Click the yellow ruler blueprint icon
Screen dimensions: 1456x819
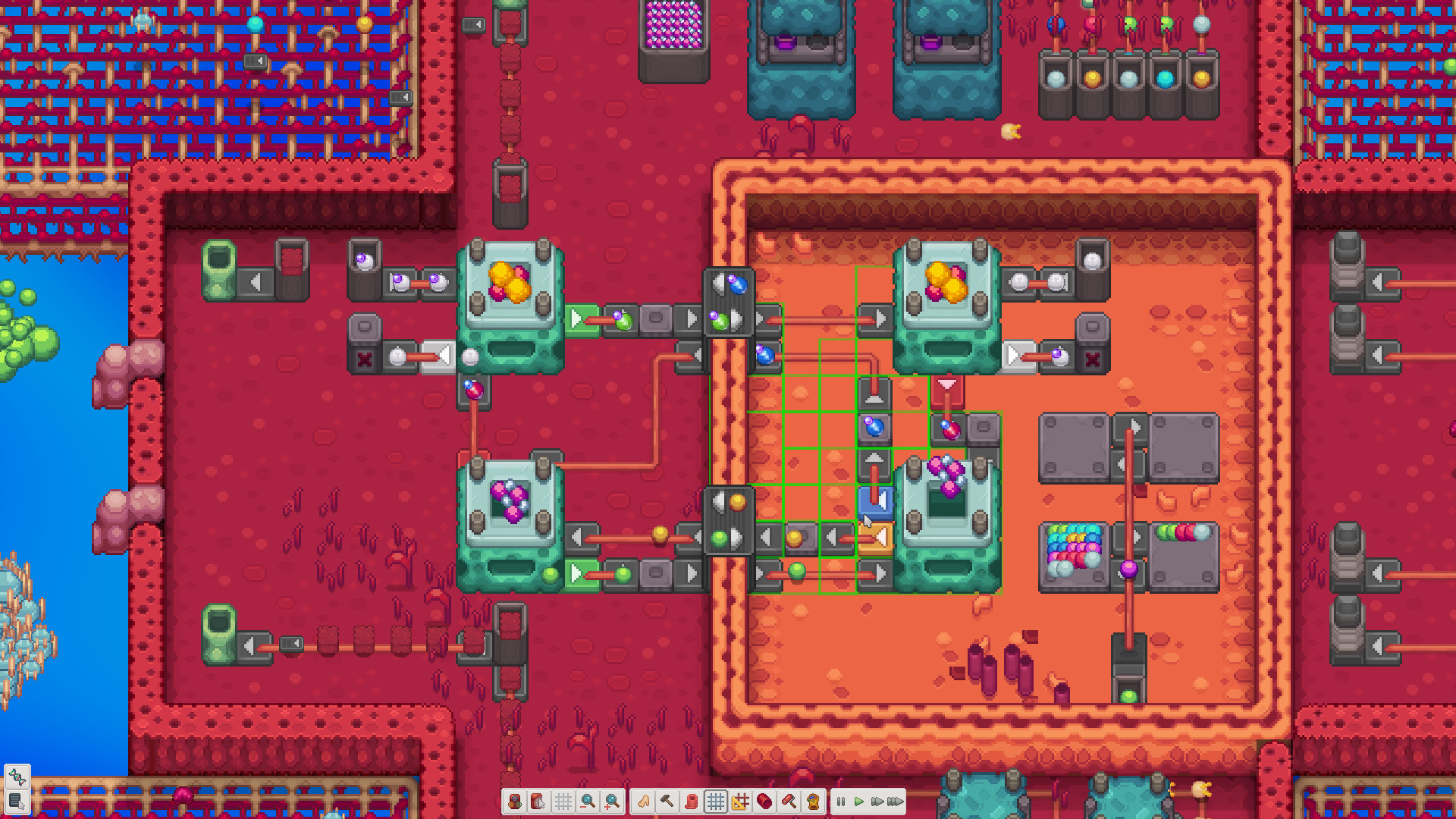point(739,802)
